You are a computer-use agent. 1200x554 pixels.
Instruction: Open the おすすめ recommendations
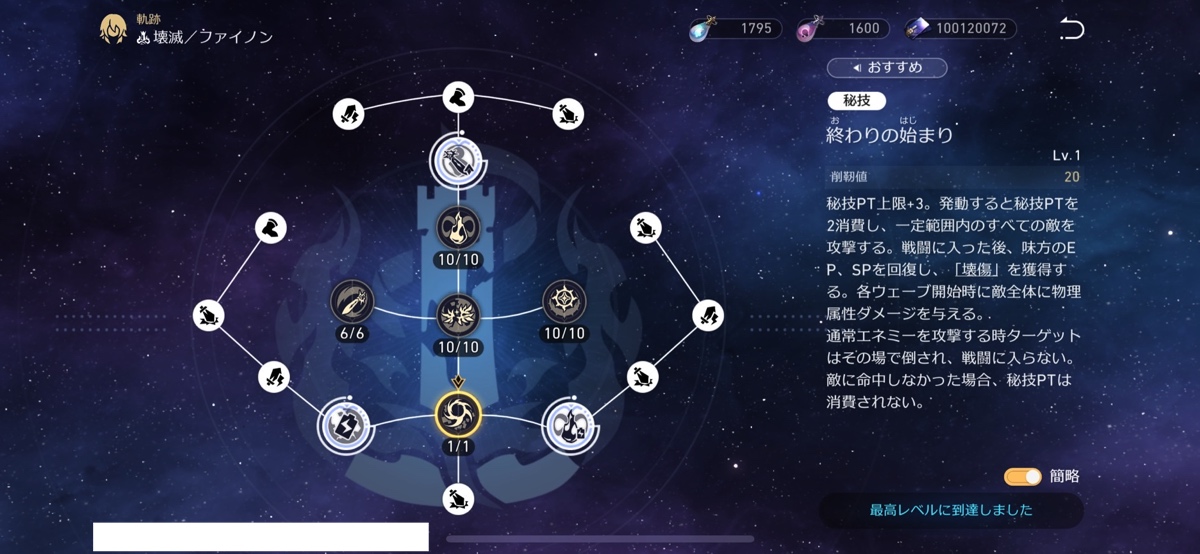pyautogui.click(x=886, y=67)
